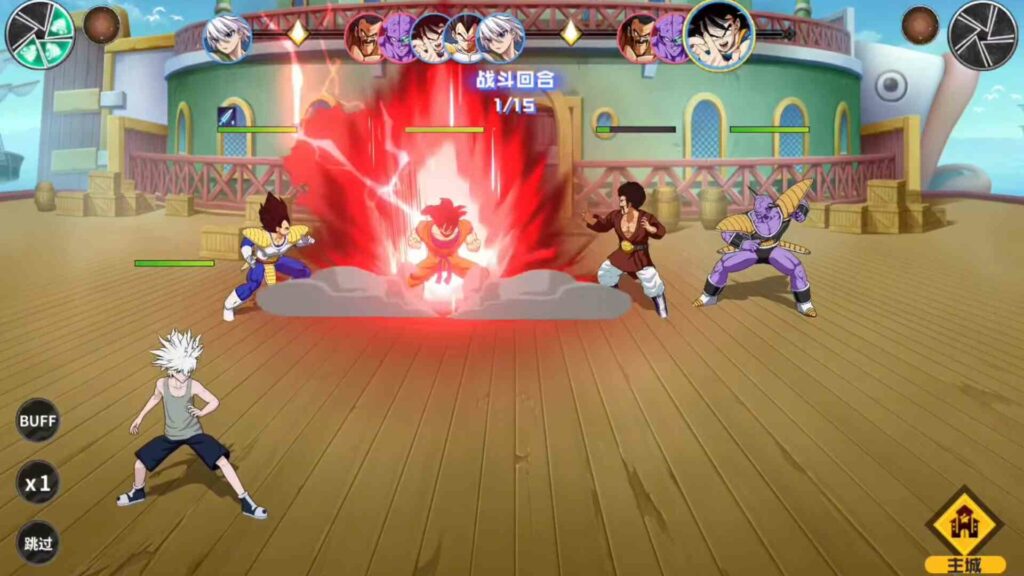Toggle the x1 battle speed button
The height and width of the screenshot is (576, 1024).
[x=38, y=484]
